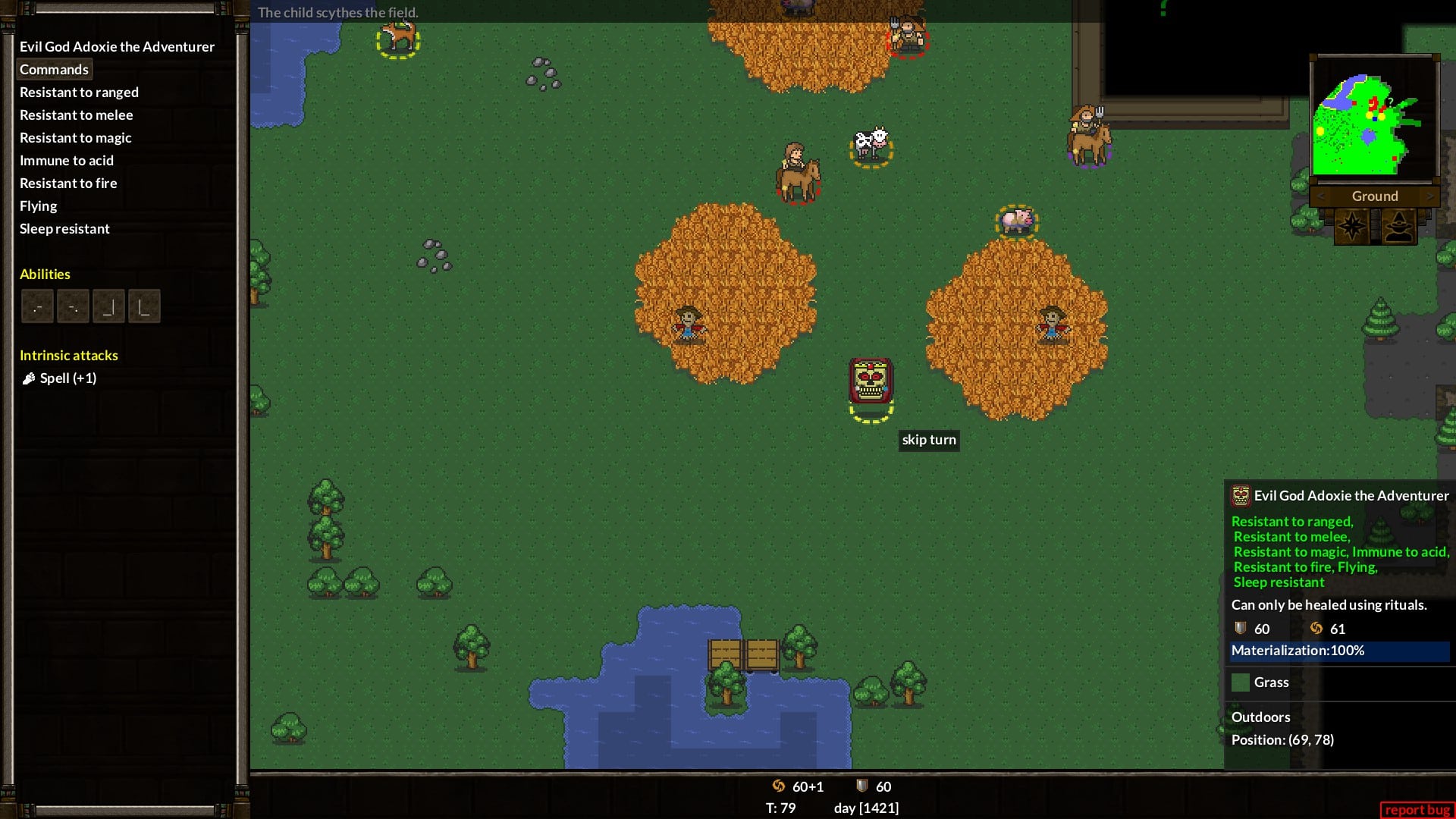Screen dimensions: 1456x819
Task: Open the compass star map icon
Action: tap(1351, 226)
